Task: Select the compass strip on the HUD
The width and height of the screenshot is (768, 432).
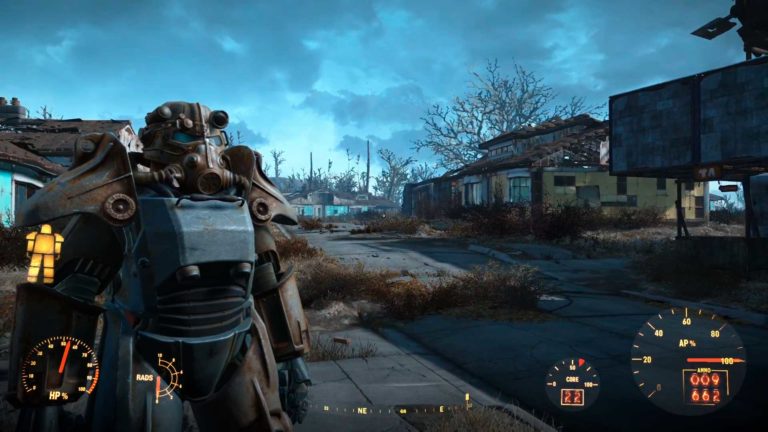Action: 397,408
